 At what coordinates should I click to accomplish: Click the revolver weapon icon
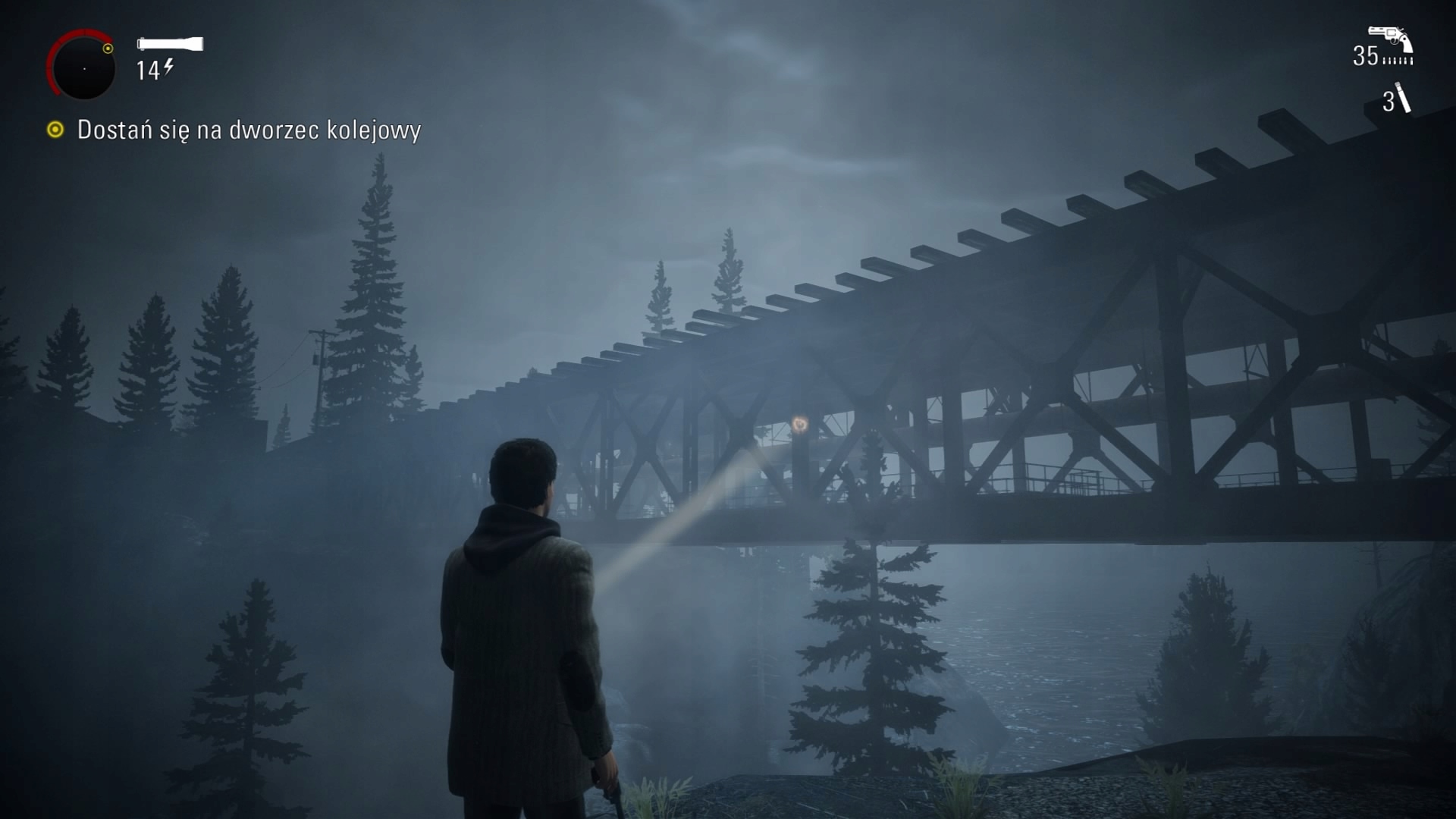[1389, 38]
